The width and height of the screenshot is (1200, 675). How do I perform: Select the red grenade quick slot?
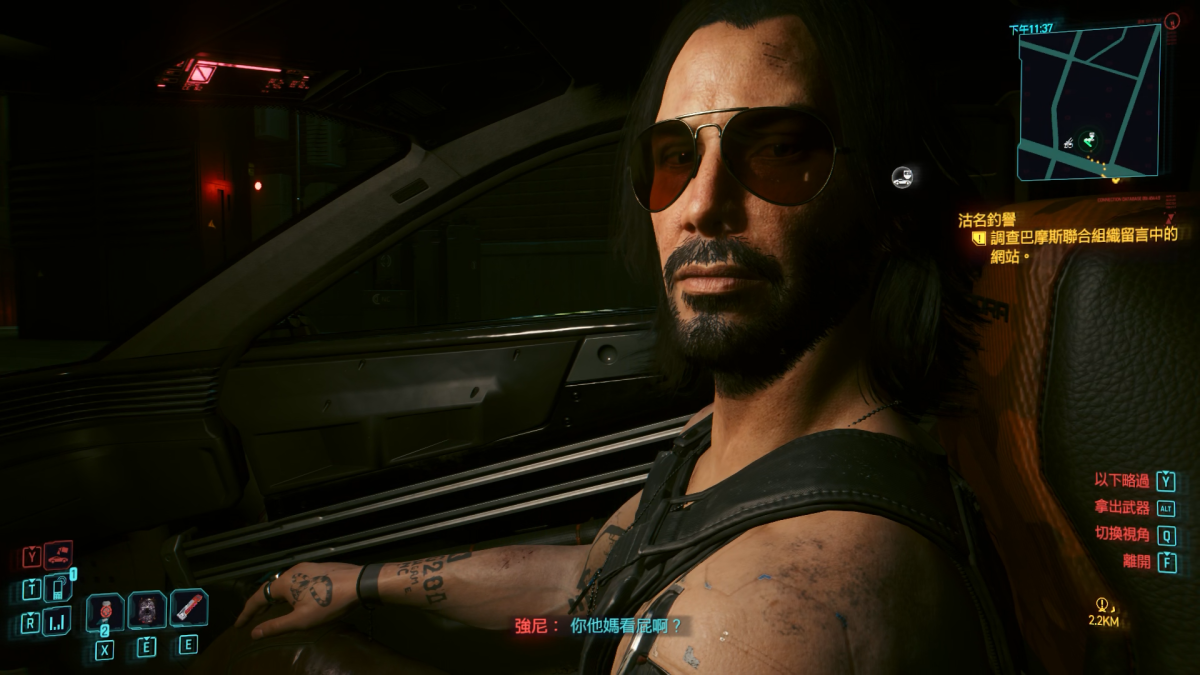click(x=105, y=611)
